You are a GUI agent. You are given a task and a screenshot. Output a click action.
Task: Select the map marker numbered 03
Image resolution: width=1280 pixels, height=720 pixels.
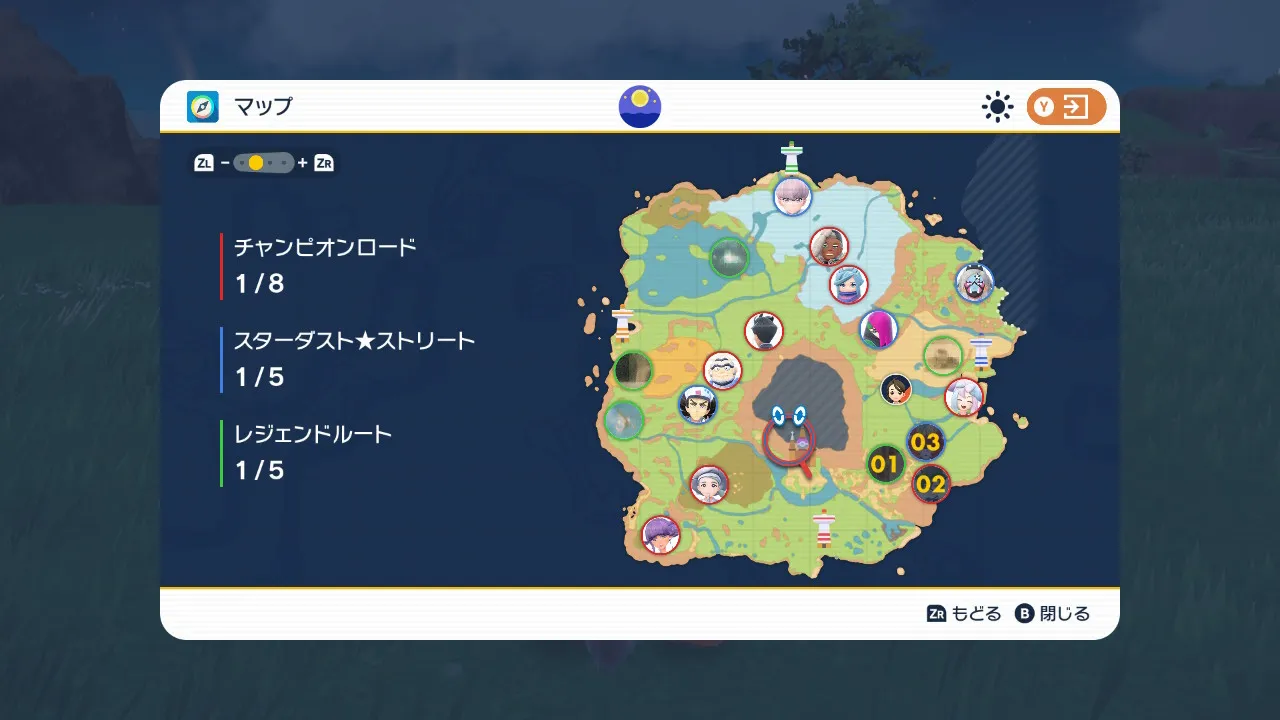926,442
